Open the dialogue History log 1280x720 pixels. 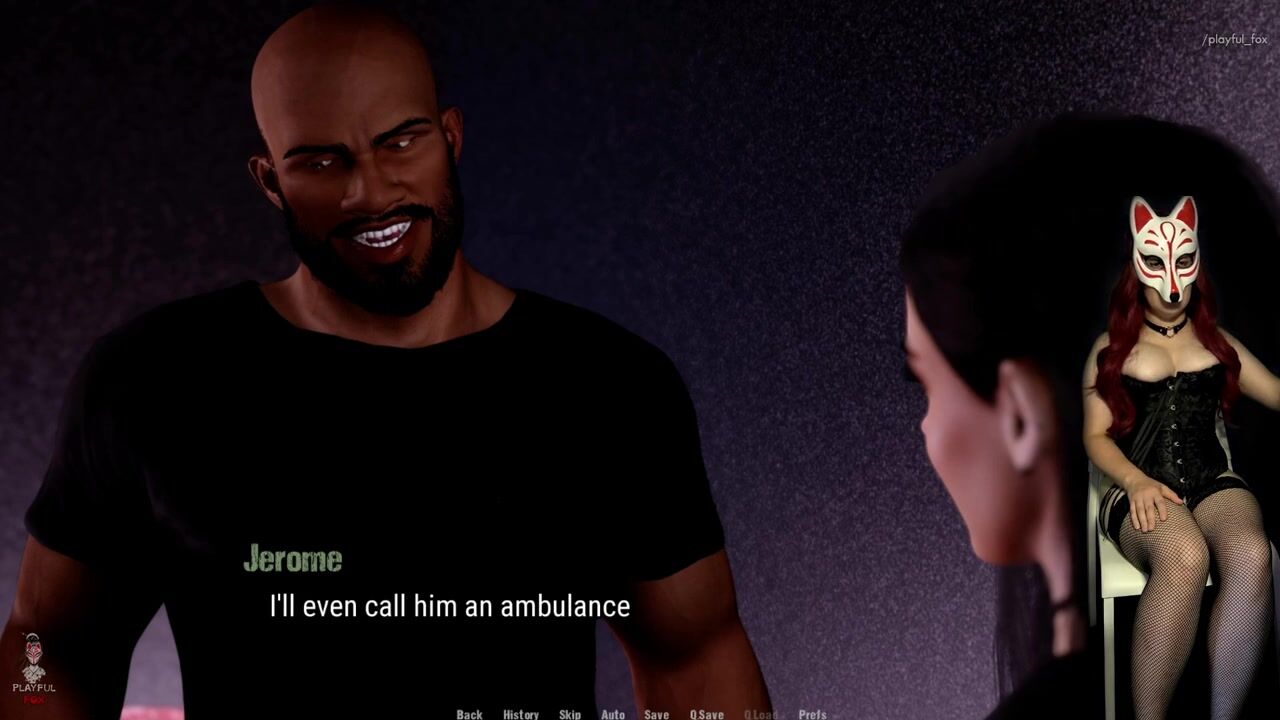point(521,714)
